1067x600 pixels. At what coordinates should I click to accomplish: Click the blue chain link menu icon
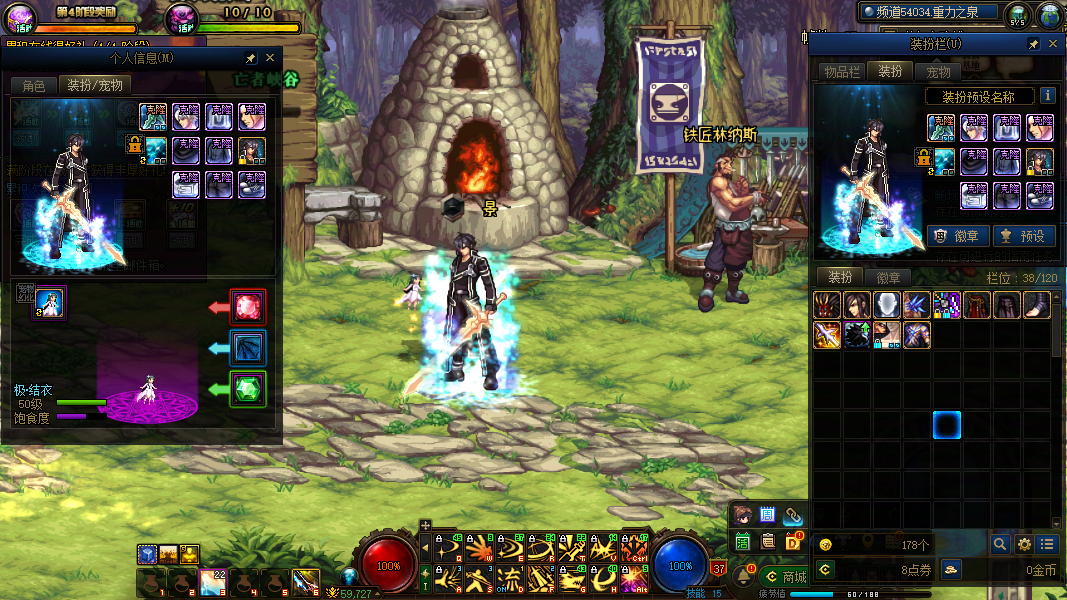(793, 515)
